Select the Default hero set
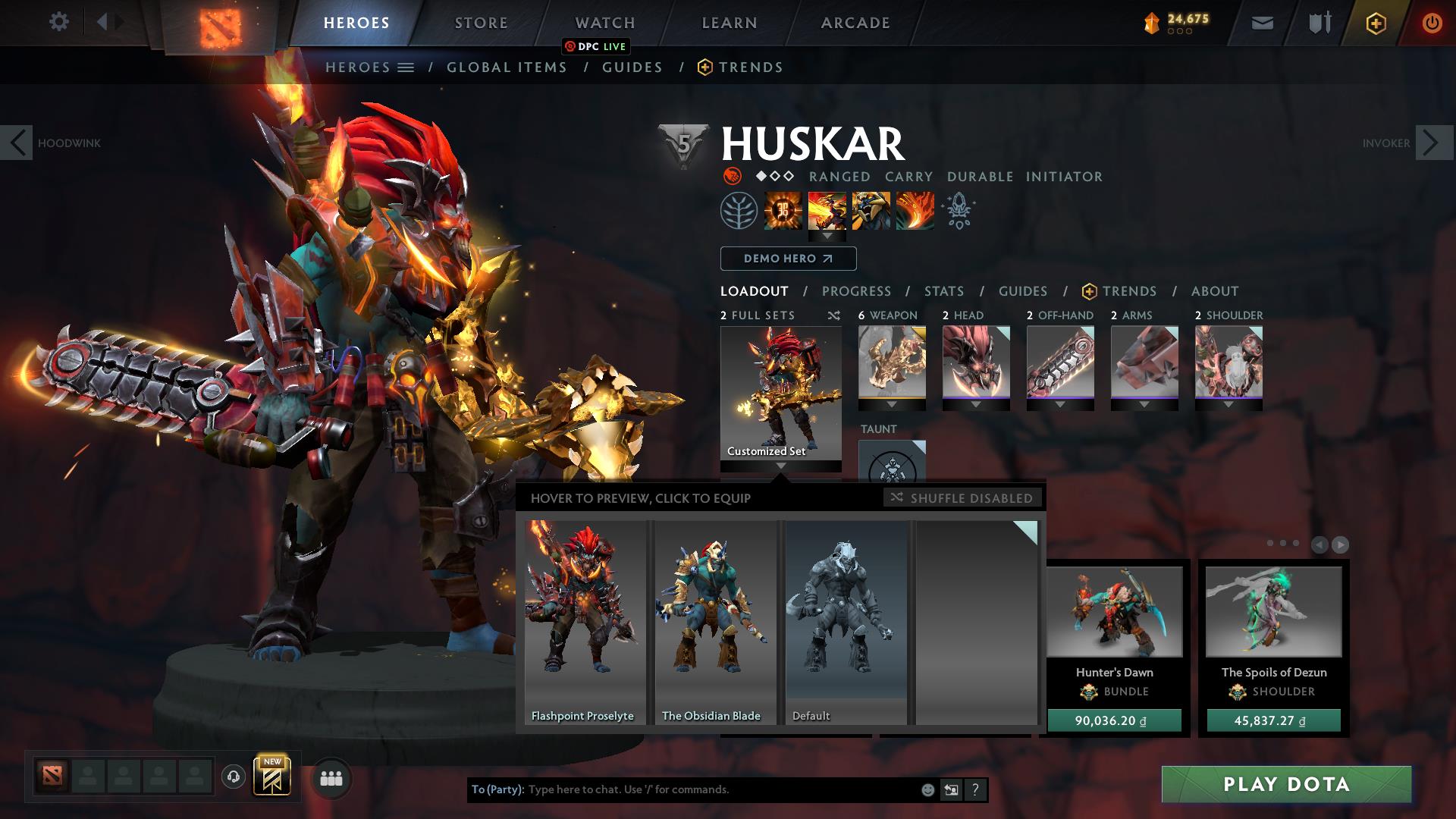 coord(846,622)
